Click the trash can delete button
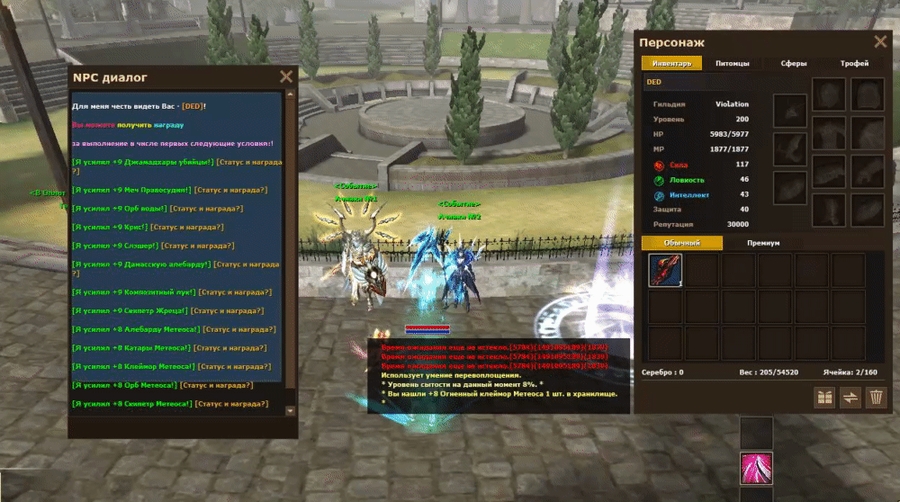Viewport: 900px width, 502px height. (876, 397)
